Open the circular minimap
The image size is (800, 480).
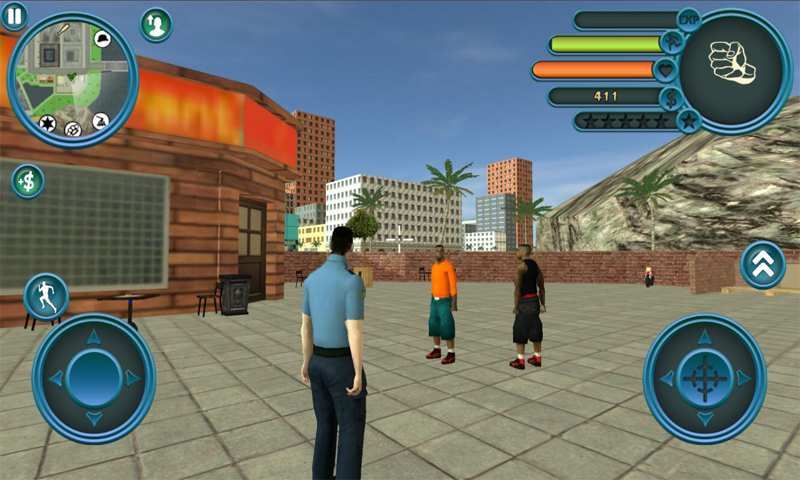point(73,80)
